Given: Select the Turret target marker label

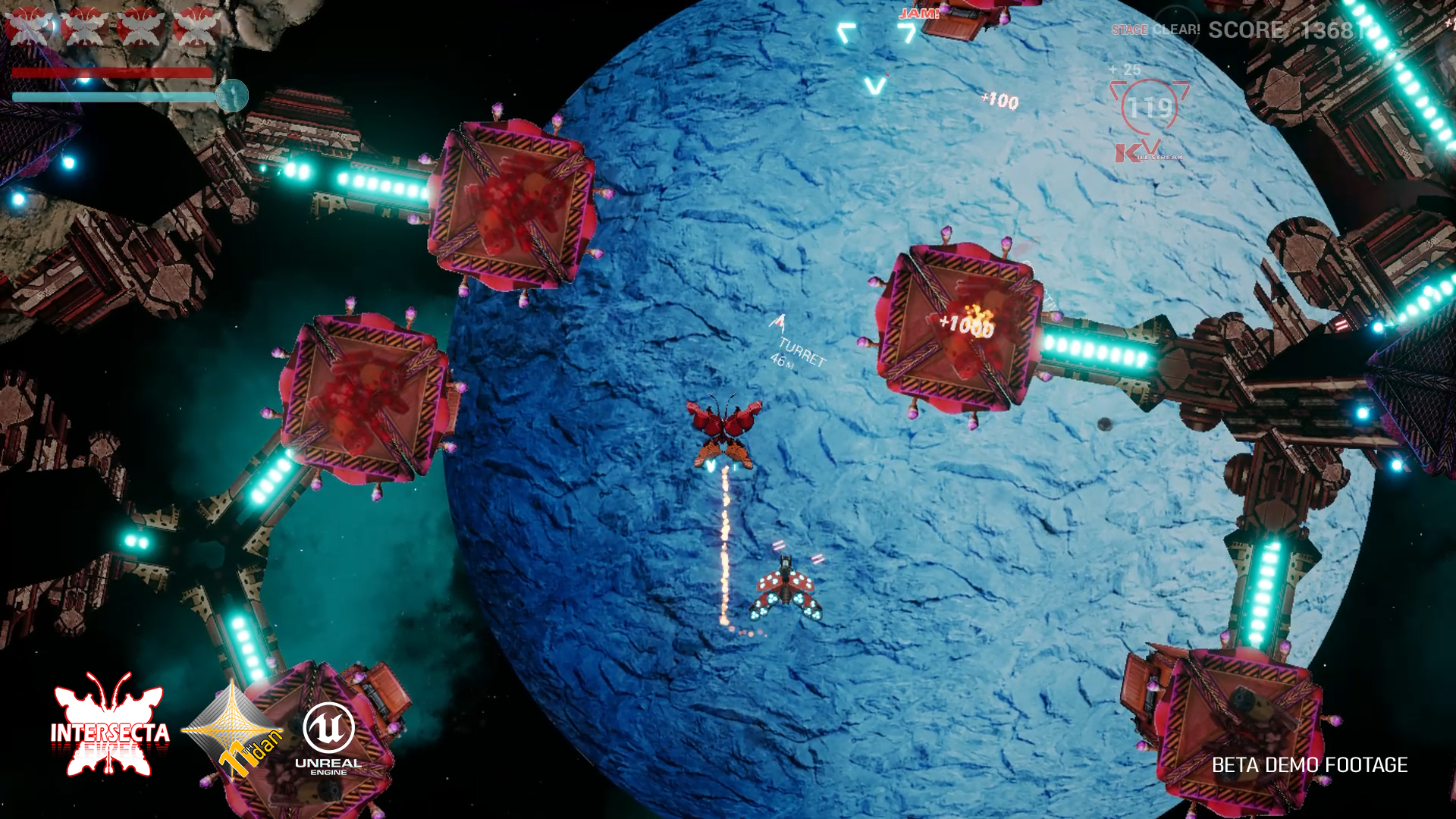Looking at the screenshot, I should point(799,352).
